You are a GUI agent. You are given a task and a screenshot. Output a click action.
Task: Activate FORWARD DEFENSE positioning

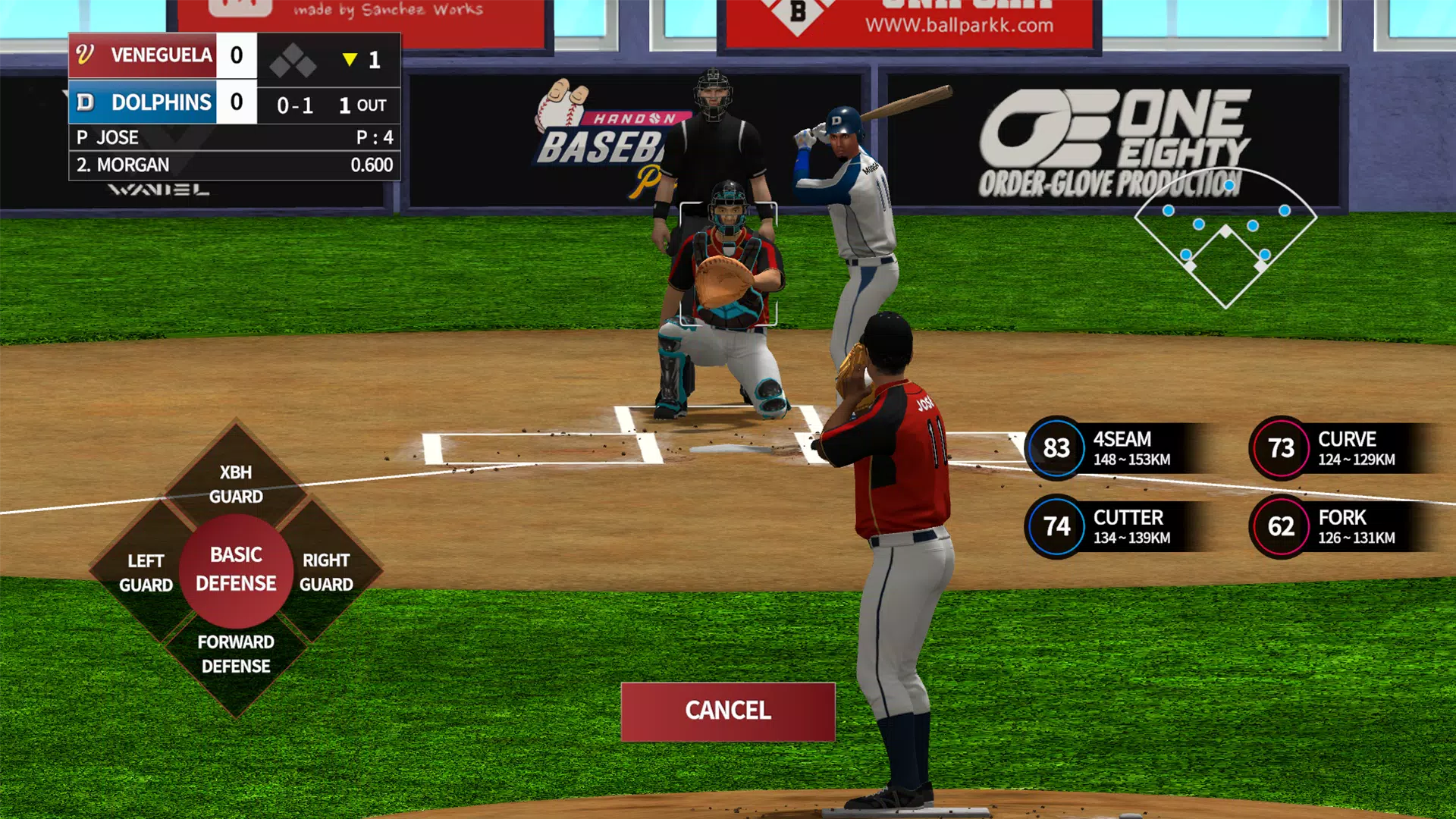coord(236,654)
